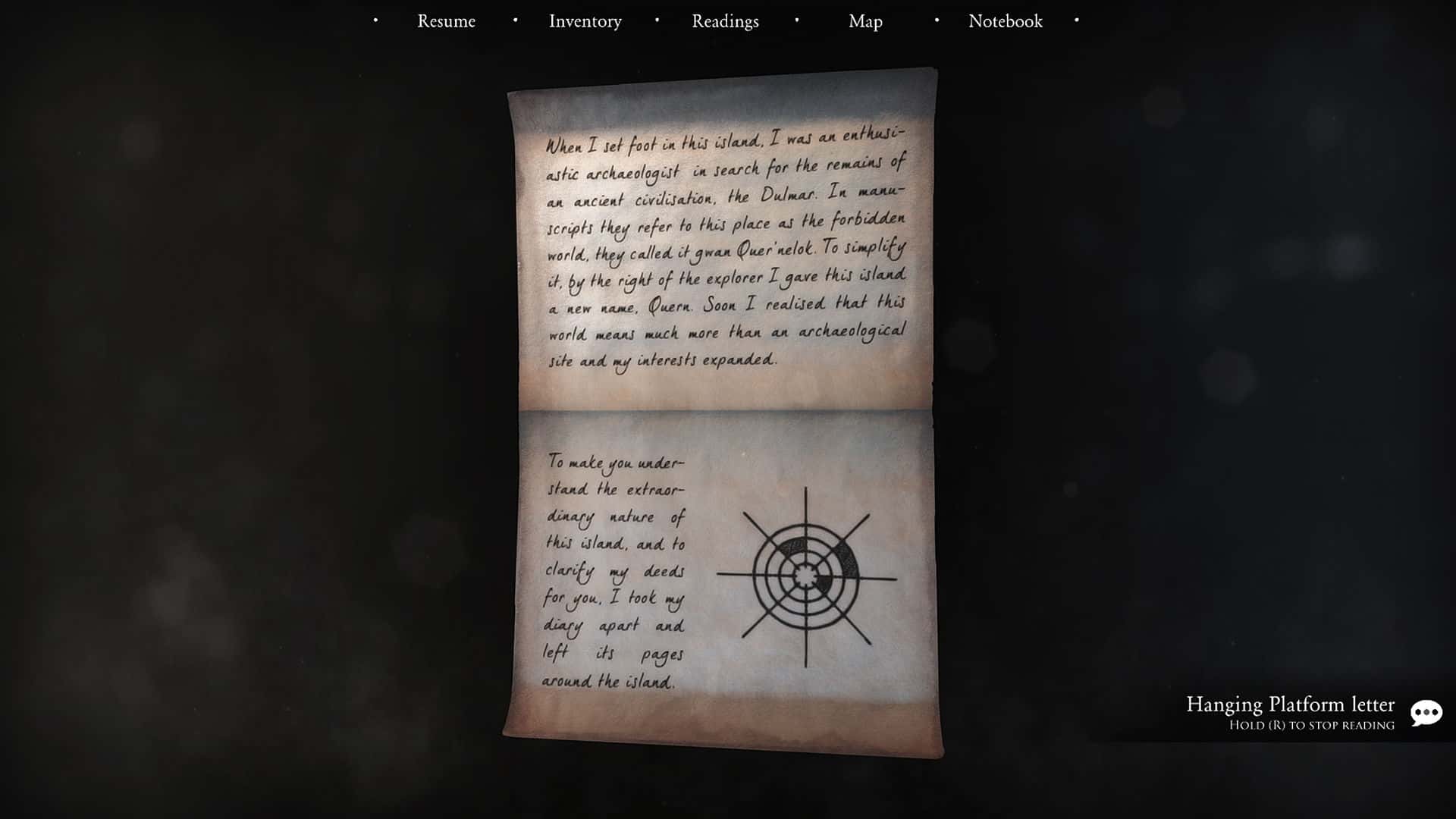1456x819 pixels.
Task: Select the Map menu item
Action: [x=866, y=21]
